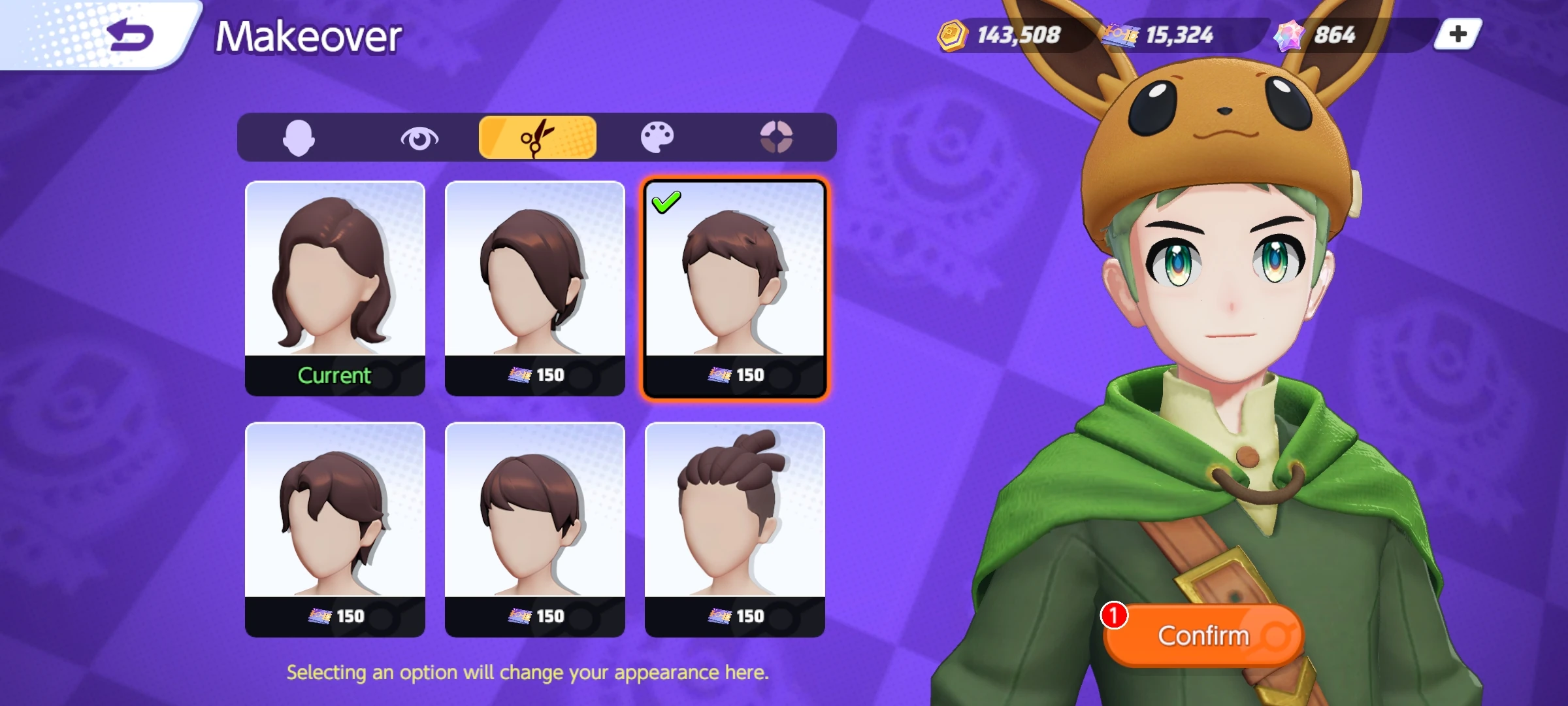1568x706 pixels.
Task: Select the scissors hairstyle tab
Action: pos(538,137)
